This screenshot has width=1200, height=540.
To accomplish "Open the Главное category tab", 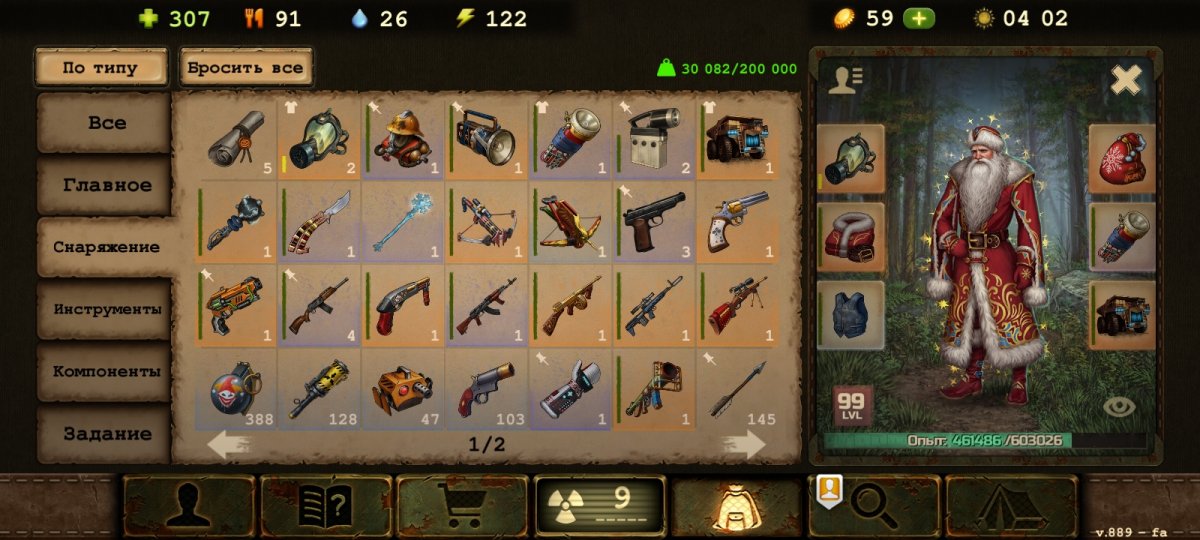I will (x=105, y=185).
